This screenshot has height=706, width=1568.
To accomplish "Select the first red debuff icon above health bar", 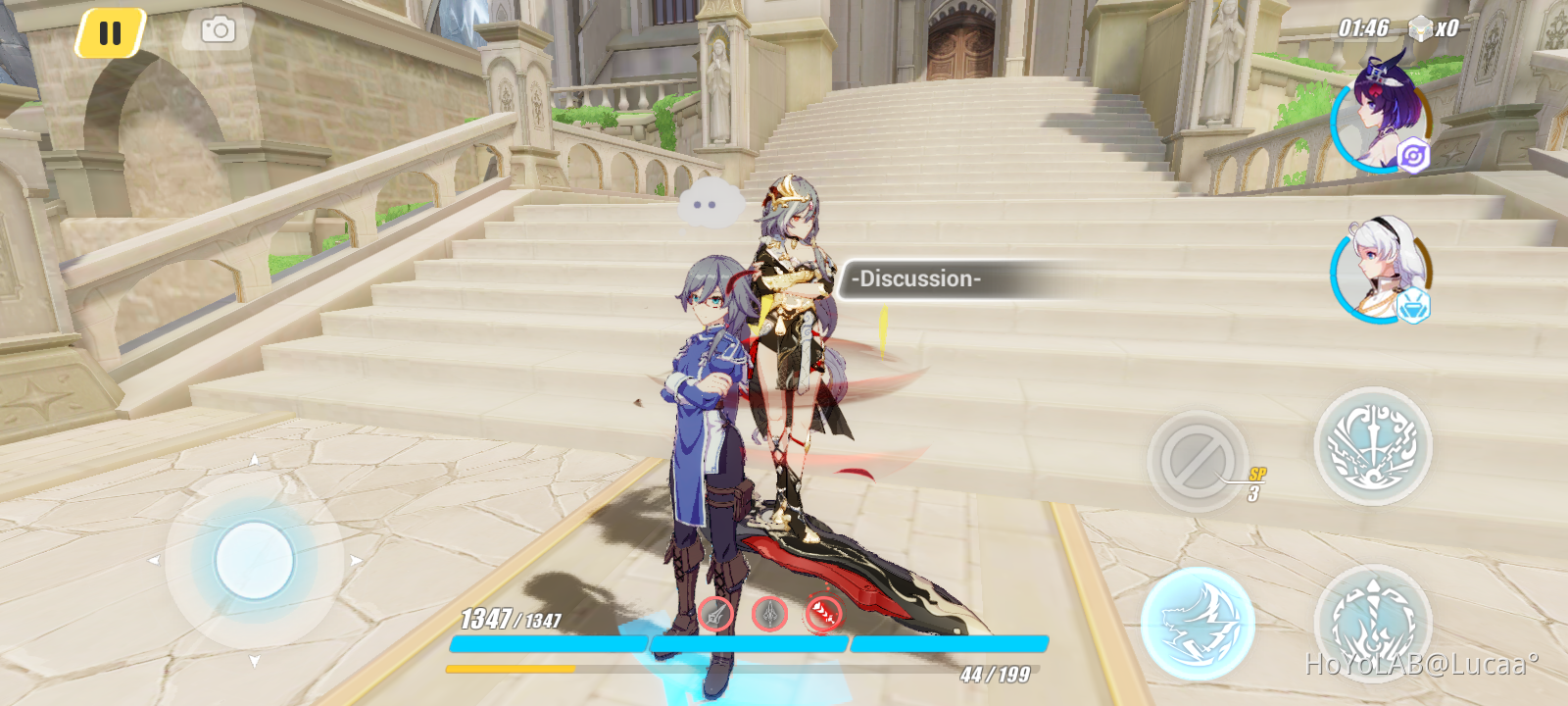I will (714, 615).
